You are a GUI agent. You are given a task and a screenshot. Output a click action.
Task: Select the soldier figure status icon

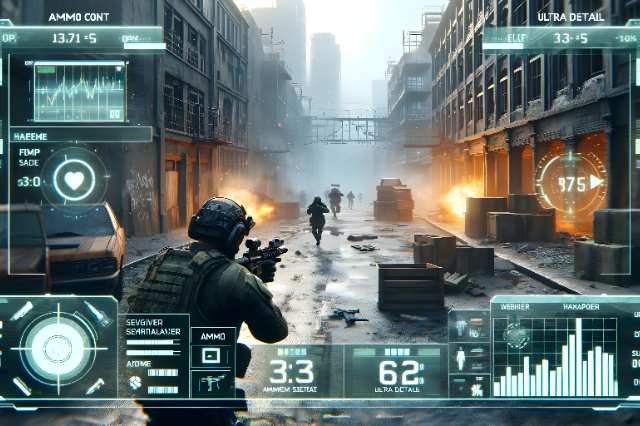(460, 357)
